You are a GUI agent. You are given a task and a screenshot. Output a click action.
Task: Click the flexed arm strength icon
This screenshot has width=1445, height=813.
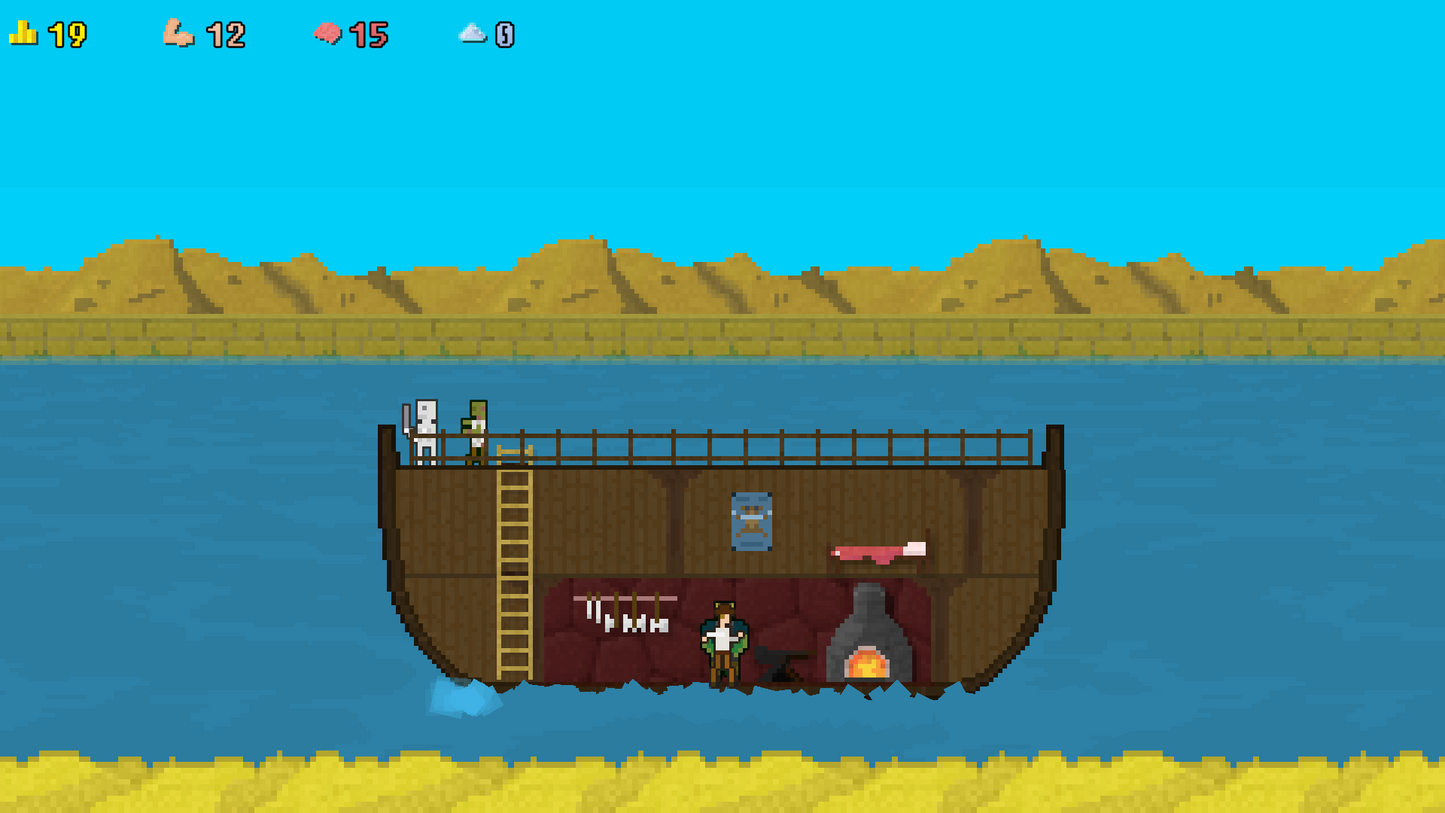(180, 33)
